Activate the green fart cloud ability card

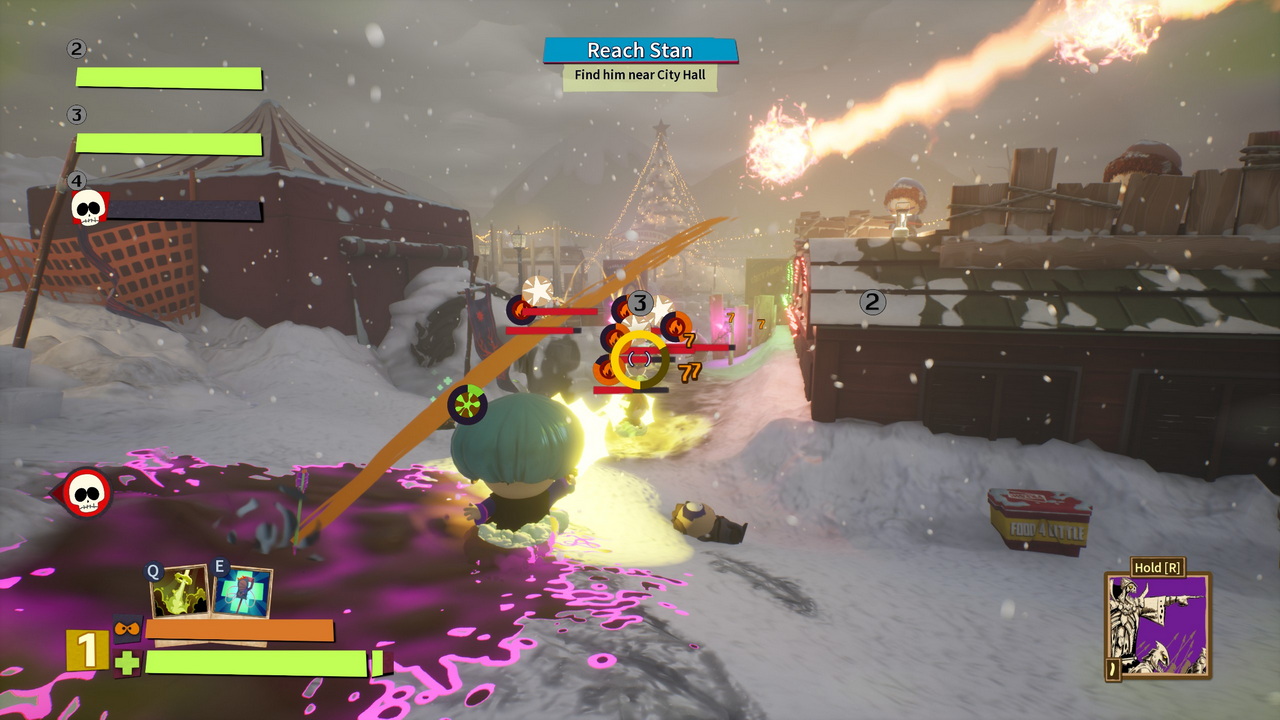(x=180, y=592)
